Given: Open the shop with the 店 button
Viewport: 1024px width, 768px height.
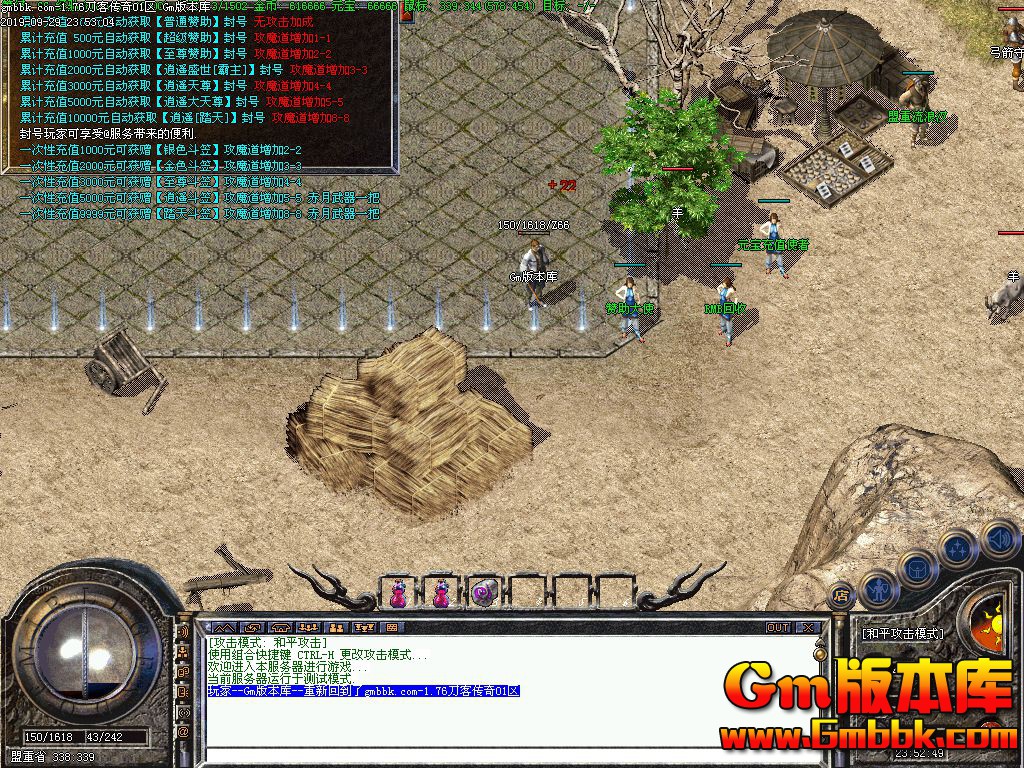Looking at the screenshot, I should pyautogui.click(x=841, y=594).
